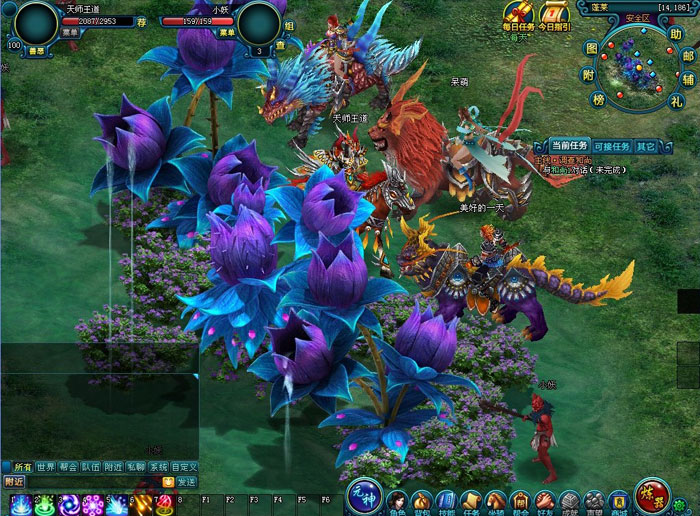Open the 背包 backpack
Screen dimensions: 700x516
point(422,501)
